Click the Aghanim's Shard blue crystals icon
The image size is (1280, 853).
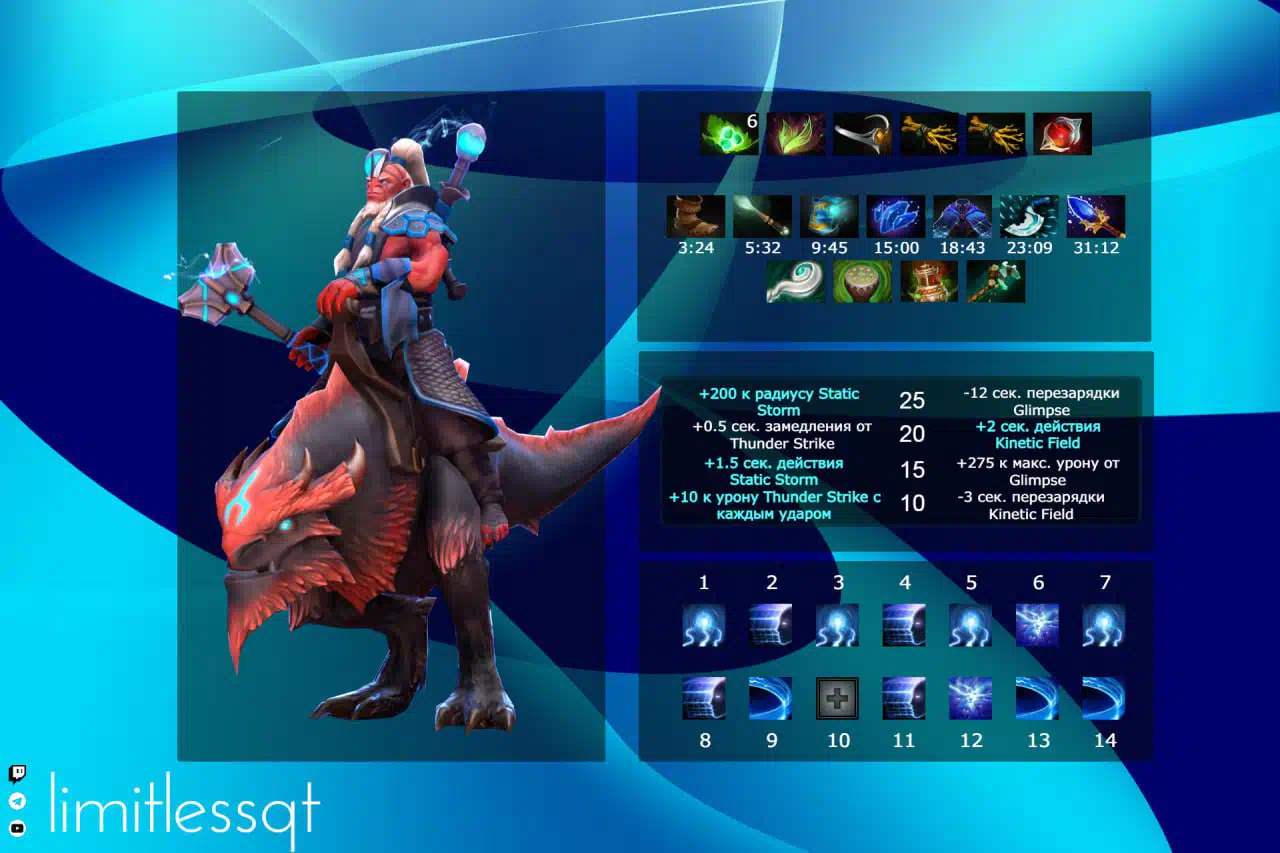point(896,216)
